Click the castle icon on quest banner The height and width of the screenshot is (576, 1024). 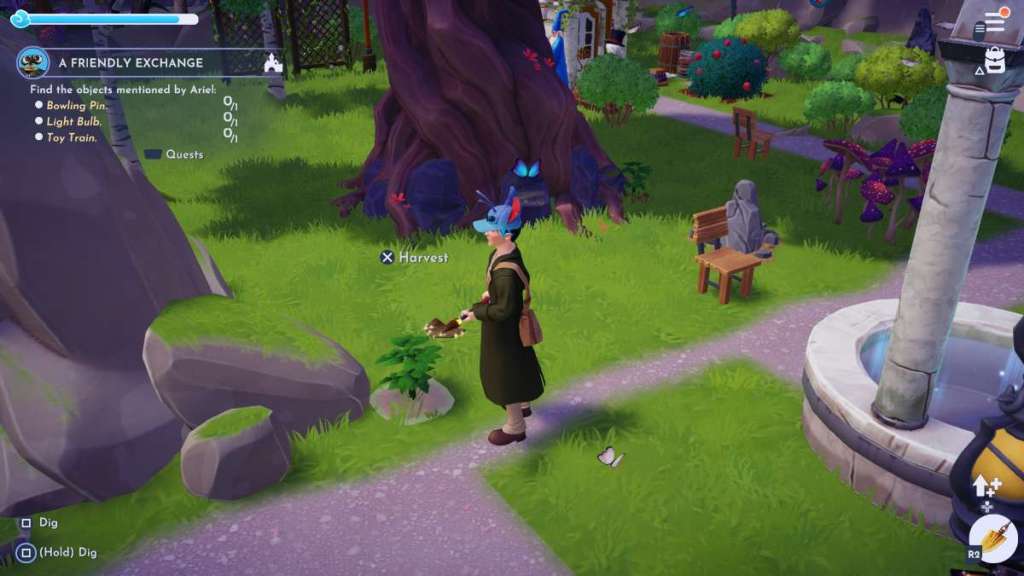point(271,63)
